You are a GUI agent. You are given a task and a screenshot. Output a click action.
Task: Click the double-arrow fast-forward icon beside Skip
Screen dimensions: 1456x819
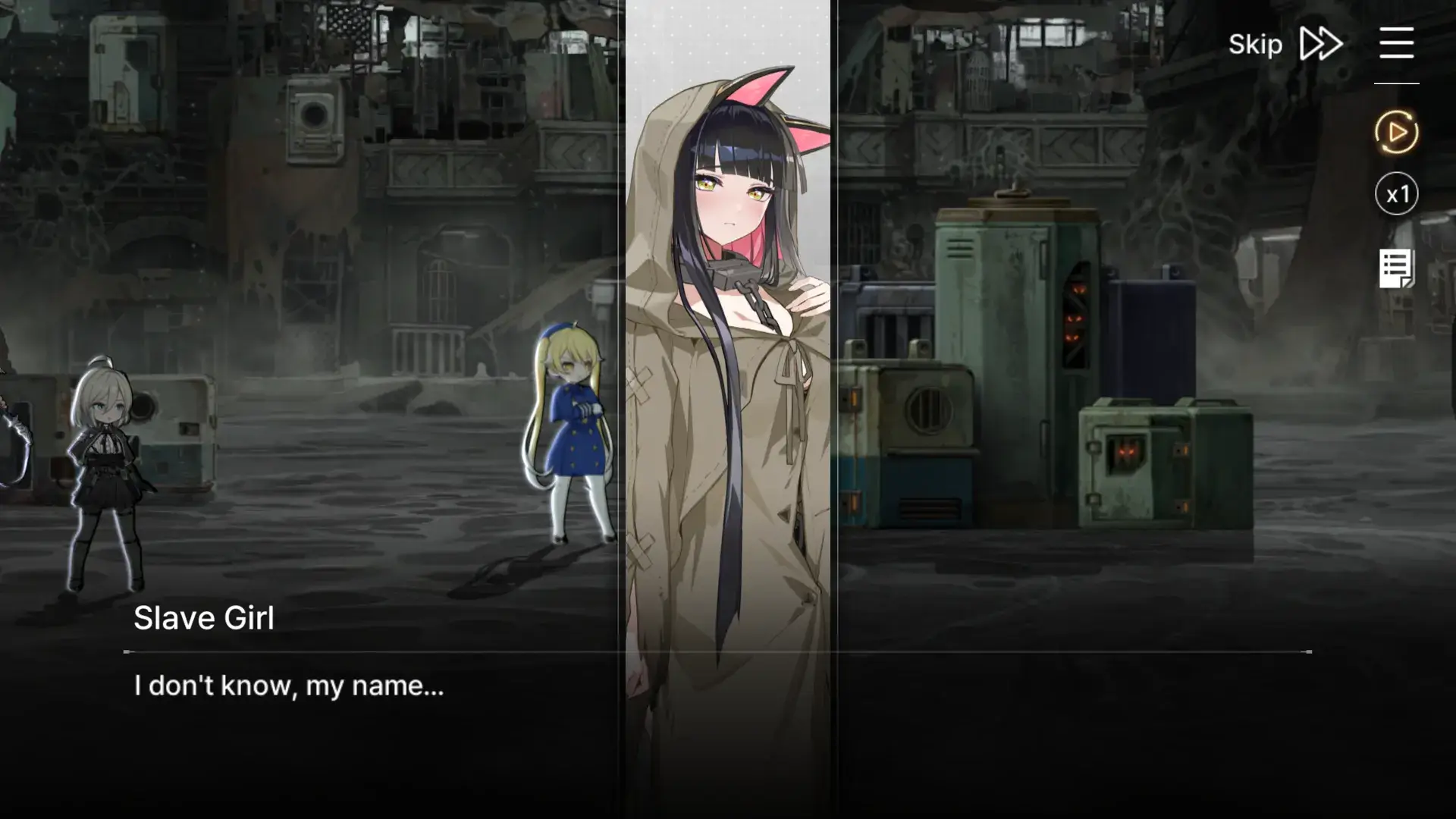click(1319, 44)
